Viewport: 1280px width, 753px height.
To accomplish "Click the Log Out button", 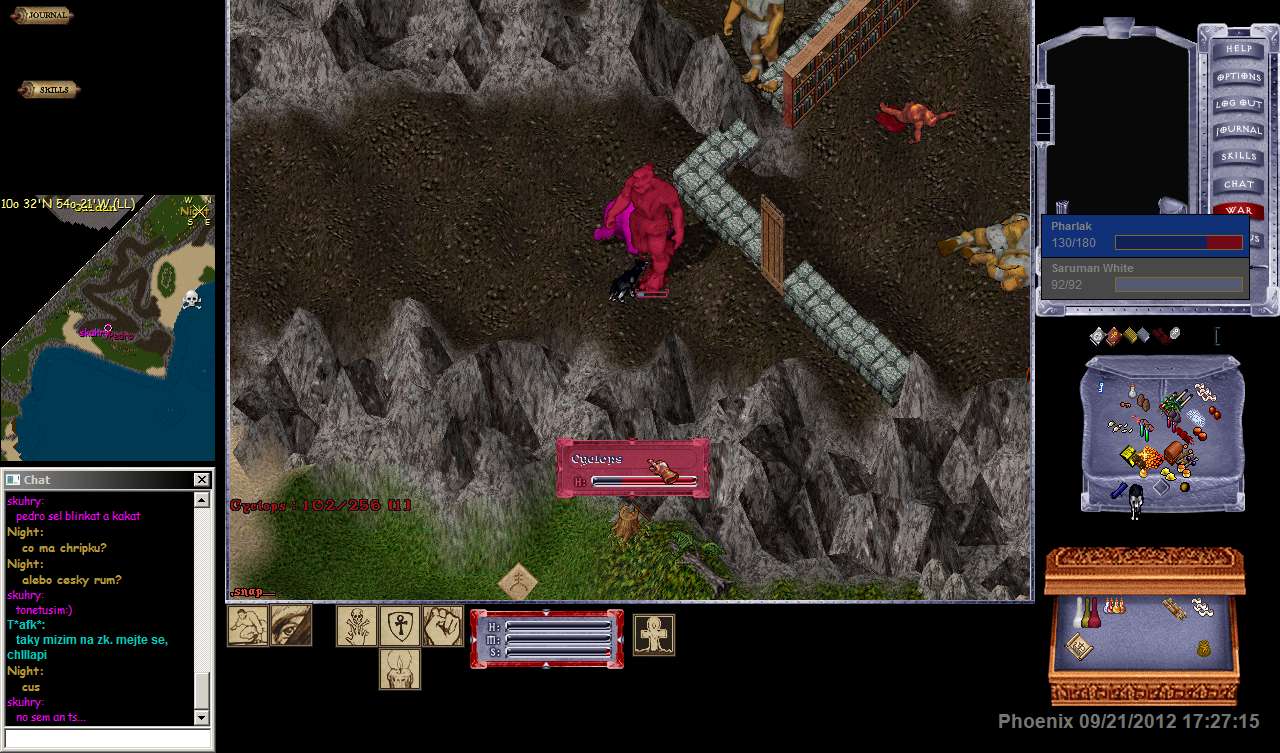I will 1238,104.
